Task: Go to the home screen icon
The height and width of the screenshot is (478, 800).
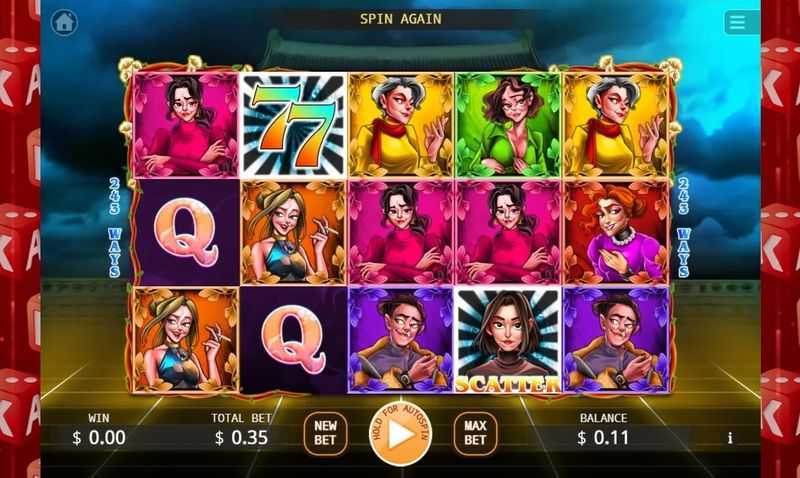Action: coord(64,22)
